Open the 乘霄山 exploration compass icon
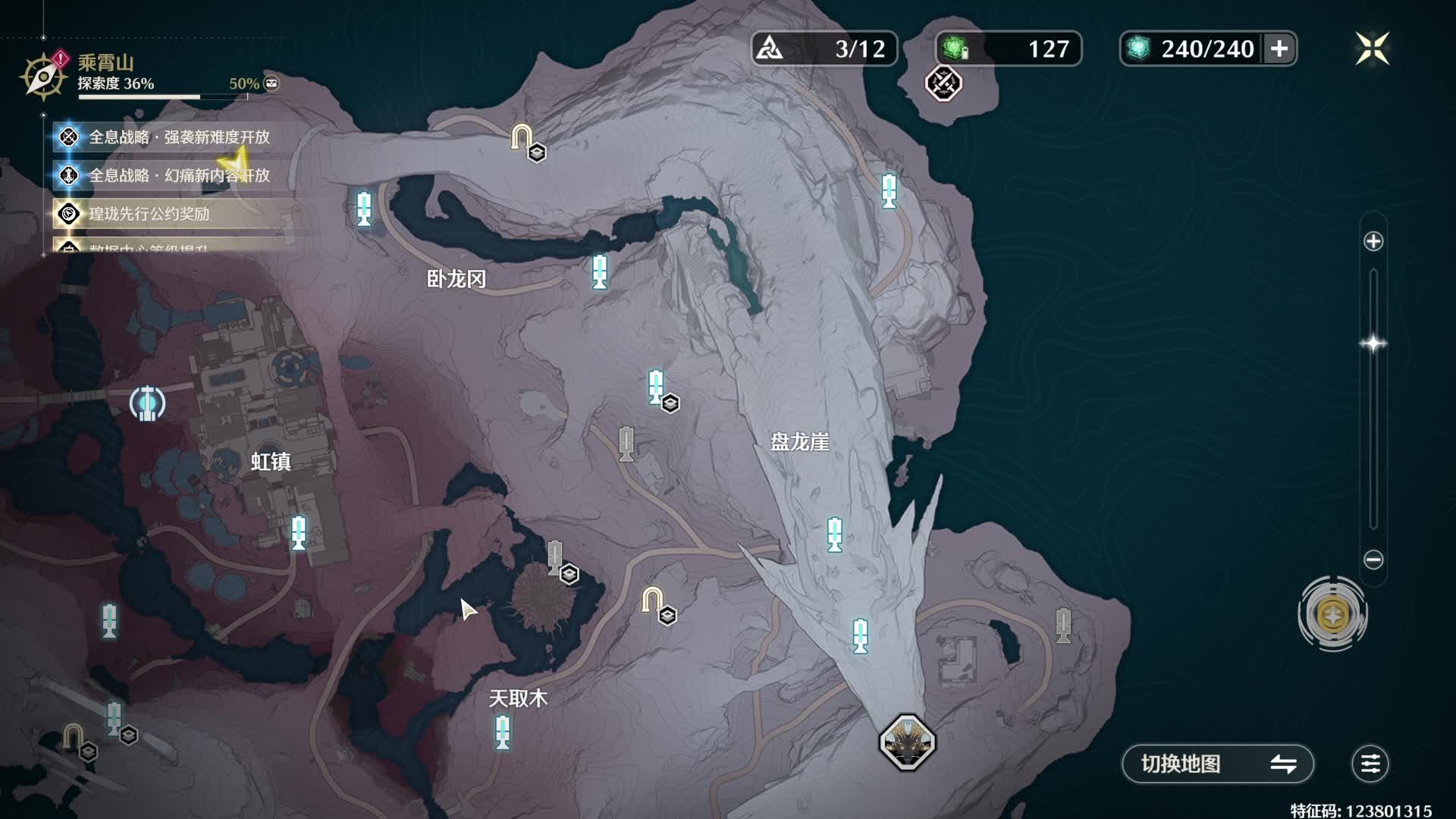 43,76
